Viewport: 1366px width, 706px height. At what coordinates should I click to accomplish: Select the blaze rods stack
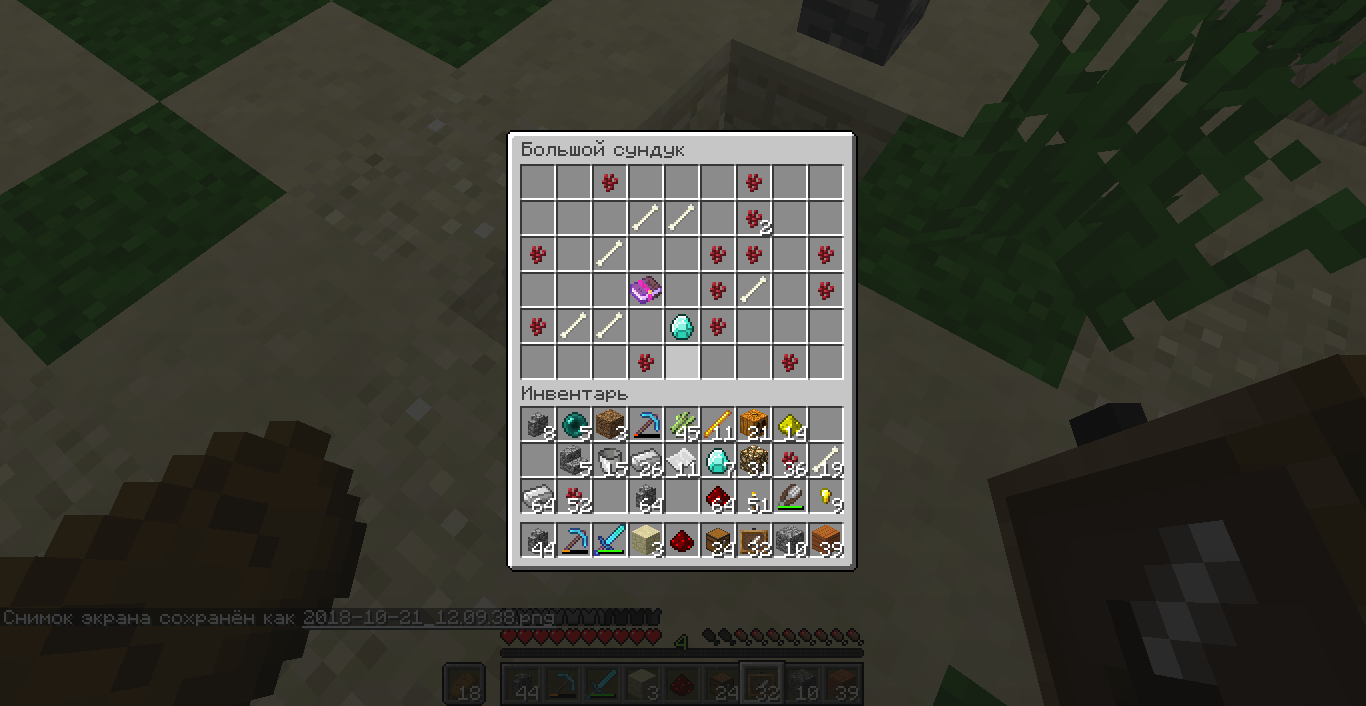[x=718, y=426]
